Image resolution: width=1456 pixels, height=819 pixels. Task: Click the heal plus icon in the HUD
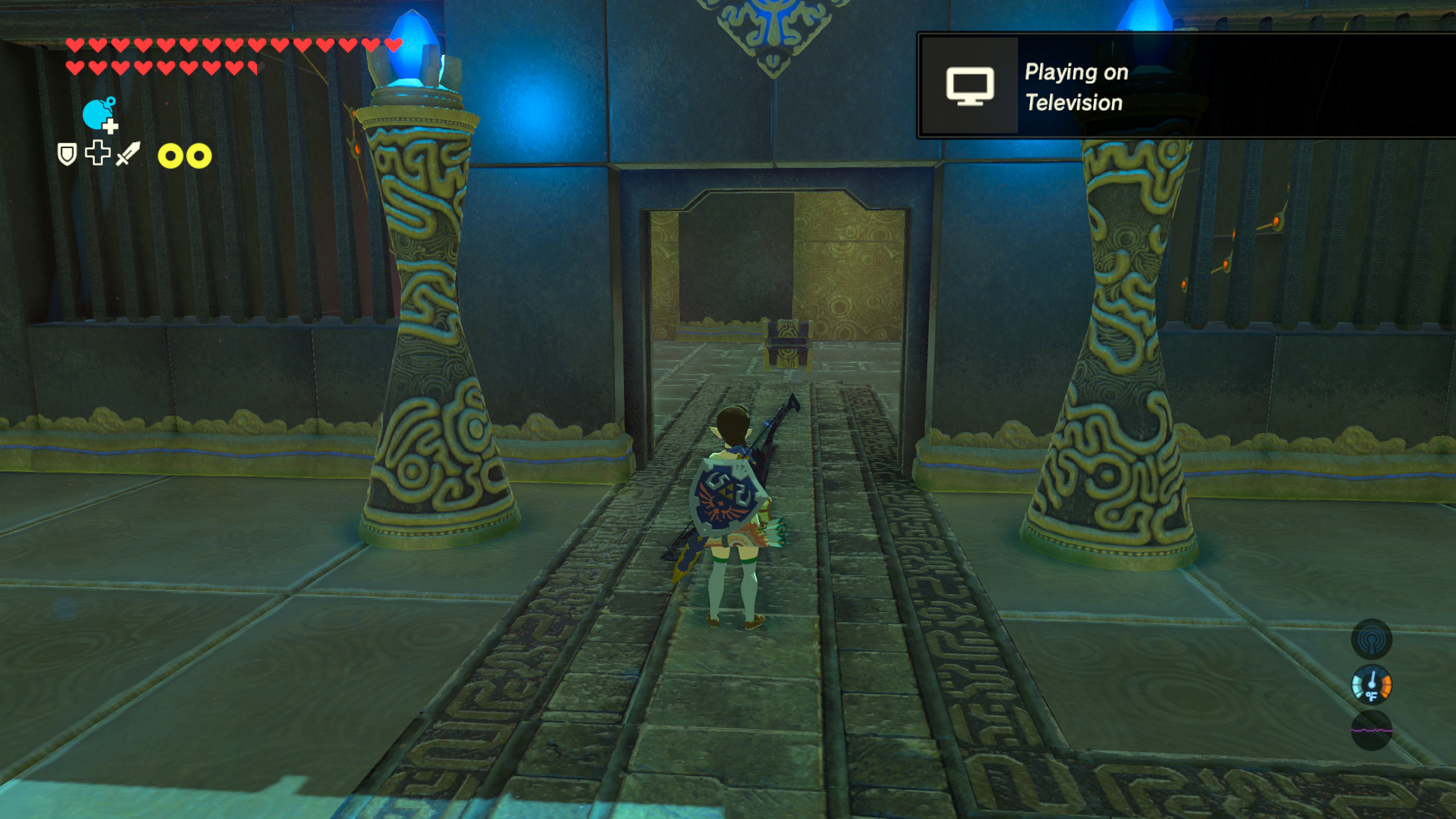(x=97, y=154)
